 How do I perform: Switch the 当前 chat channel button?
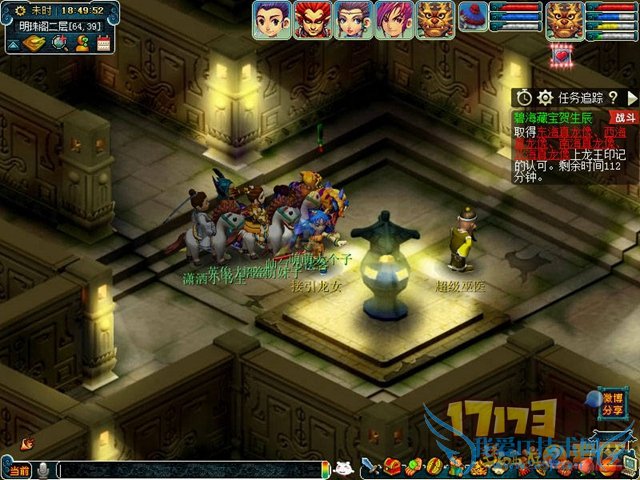pos(17,470)
